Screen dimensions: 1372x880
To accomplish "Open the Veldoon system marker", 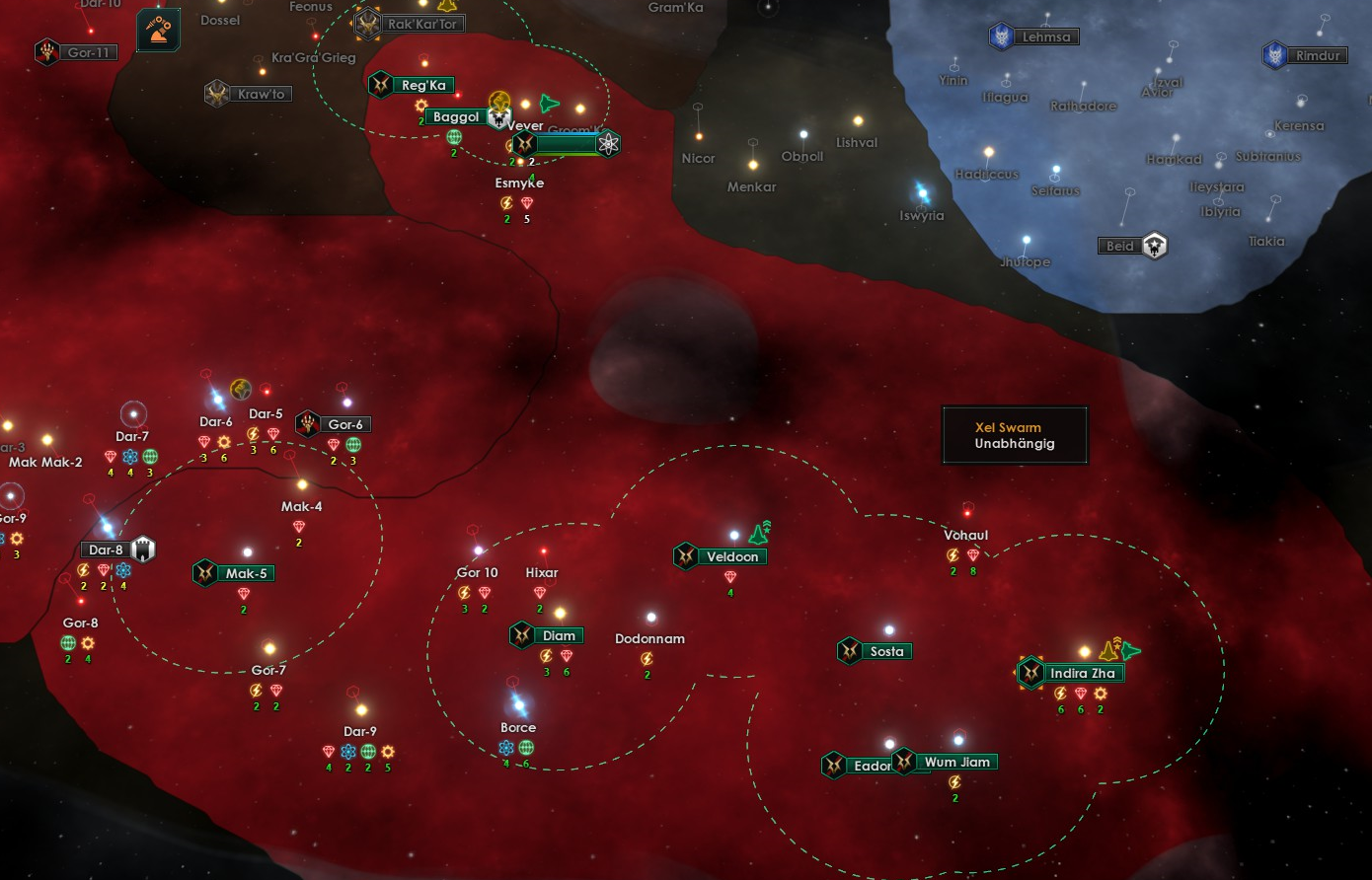I will (x=686, y=556).
